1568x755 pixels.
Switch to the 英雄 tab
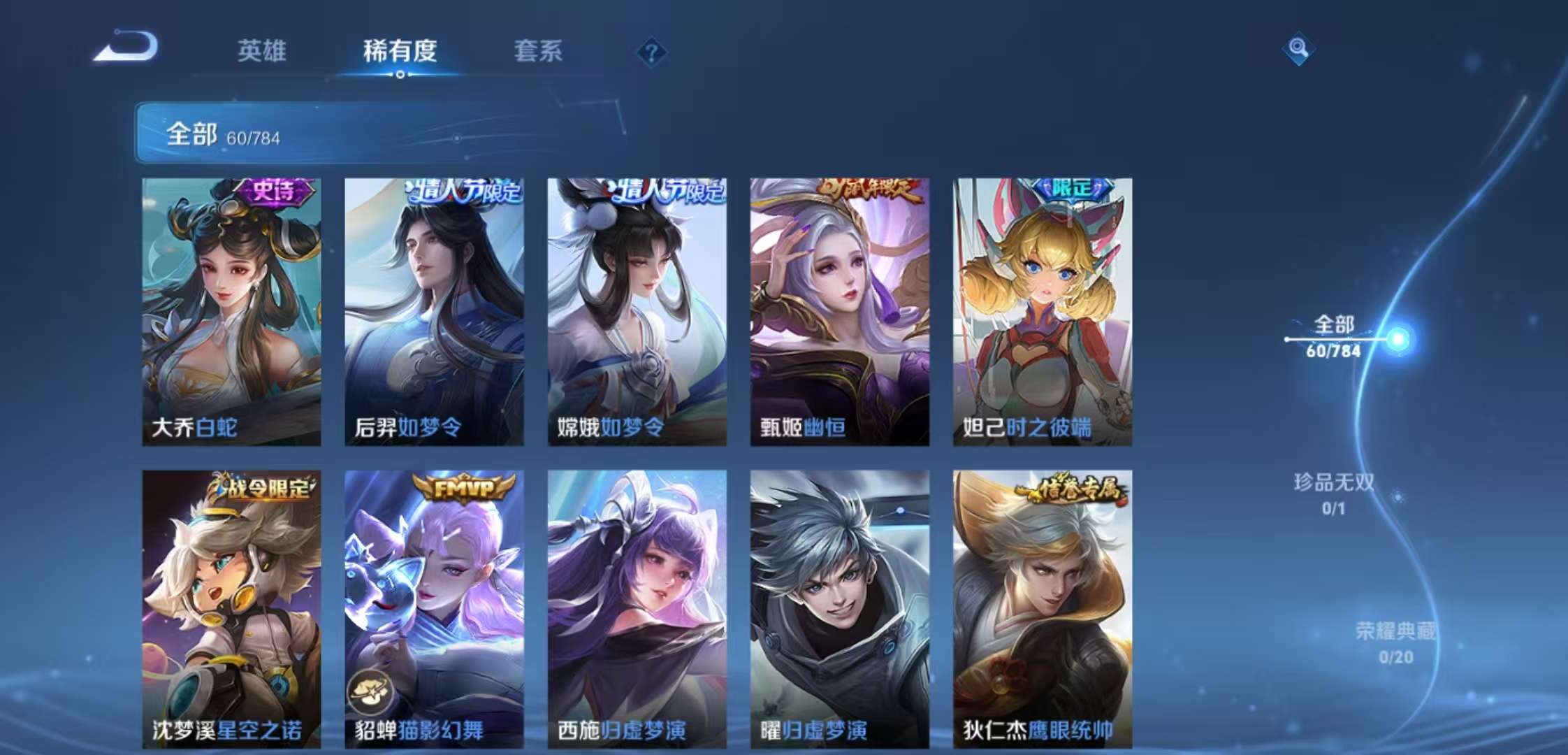pos(262,51)
